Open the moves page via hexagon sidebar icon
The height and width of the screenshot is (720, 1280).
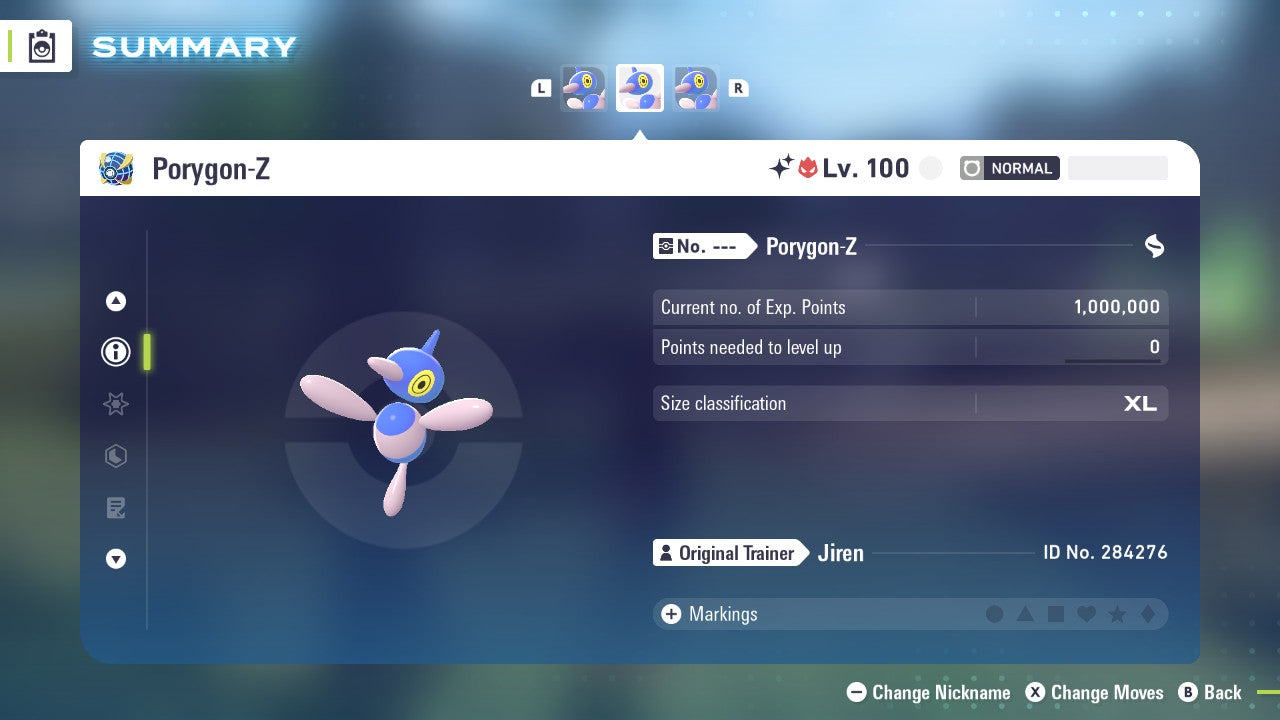point(115,456)
